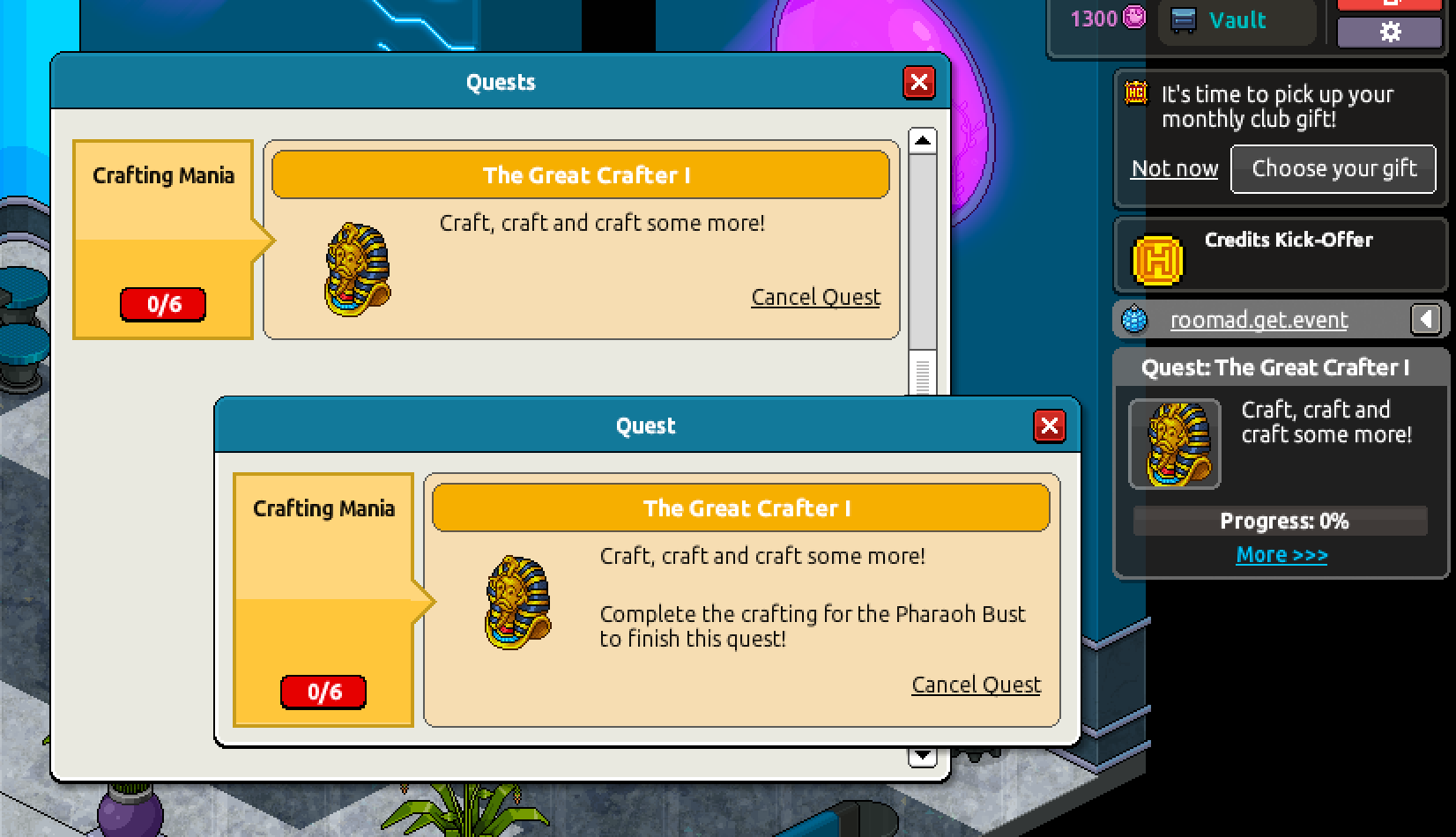
Task: Click the diamond currency icon next to 1300
Action: tap(1135, 19)
